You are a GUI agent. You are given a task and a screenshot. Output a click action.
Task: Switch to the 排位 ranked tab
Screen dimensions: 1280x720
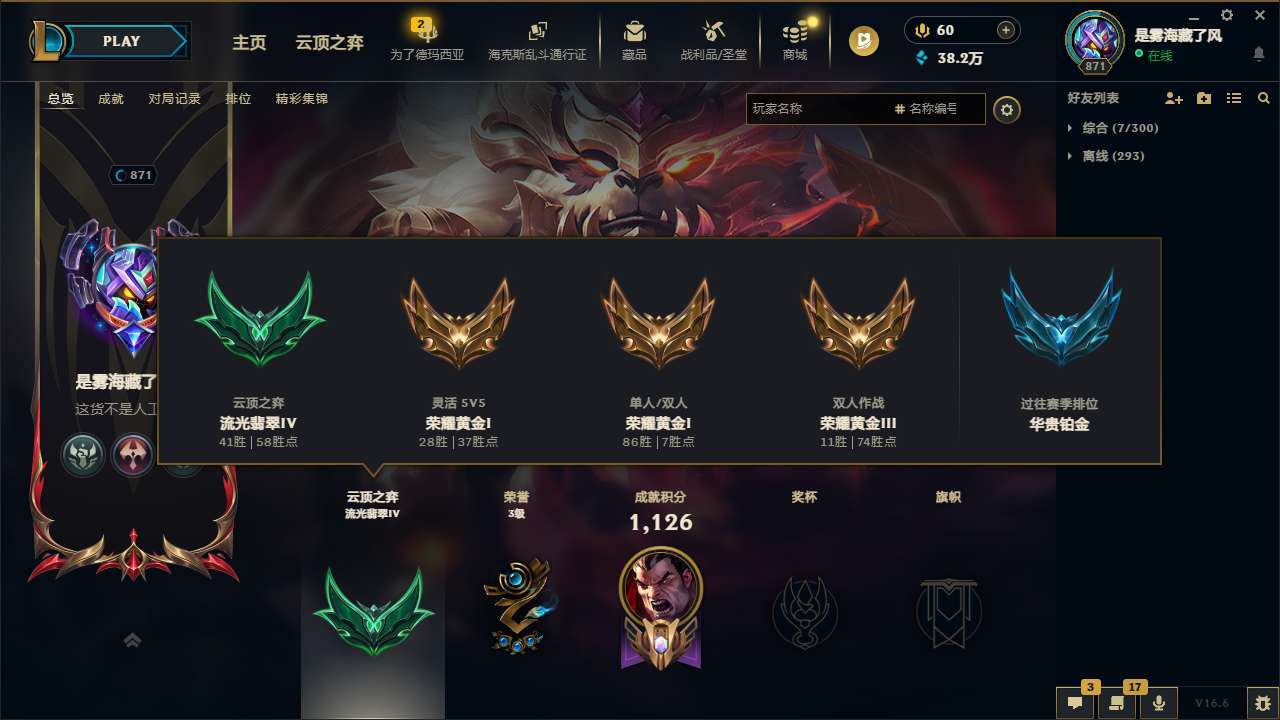239,99
